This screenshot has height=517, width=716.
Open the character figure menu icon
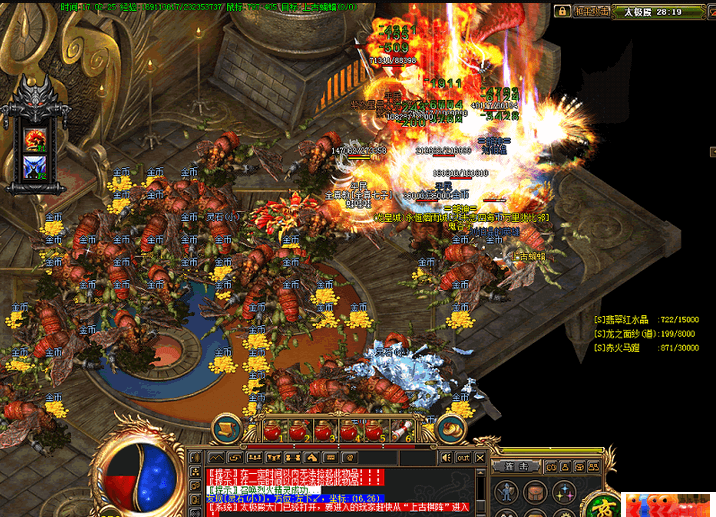tap(507, 491)
